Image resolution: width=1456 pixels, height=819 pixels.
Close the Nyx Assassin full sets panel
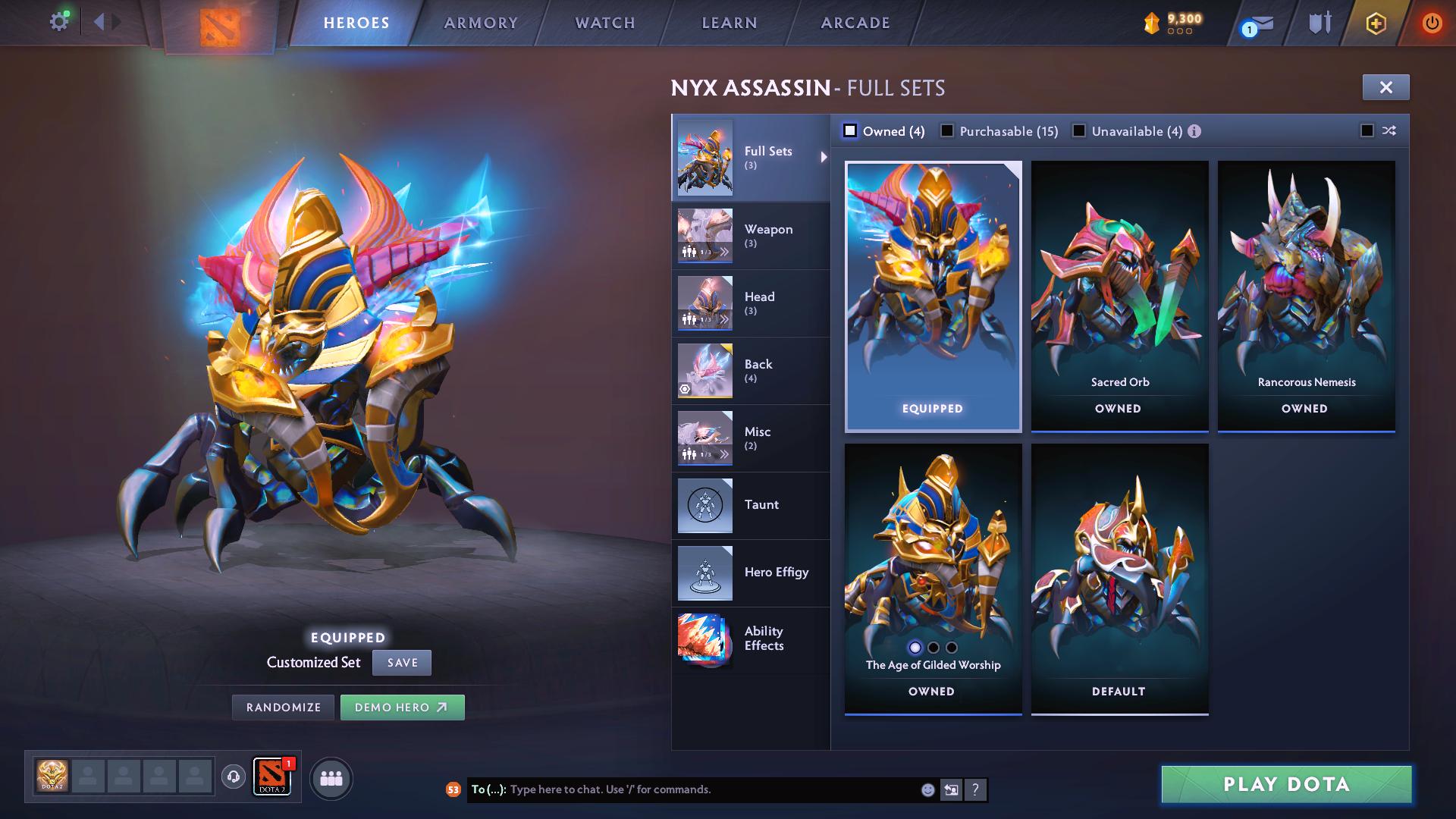tap(1385, 87)
